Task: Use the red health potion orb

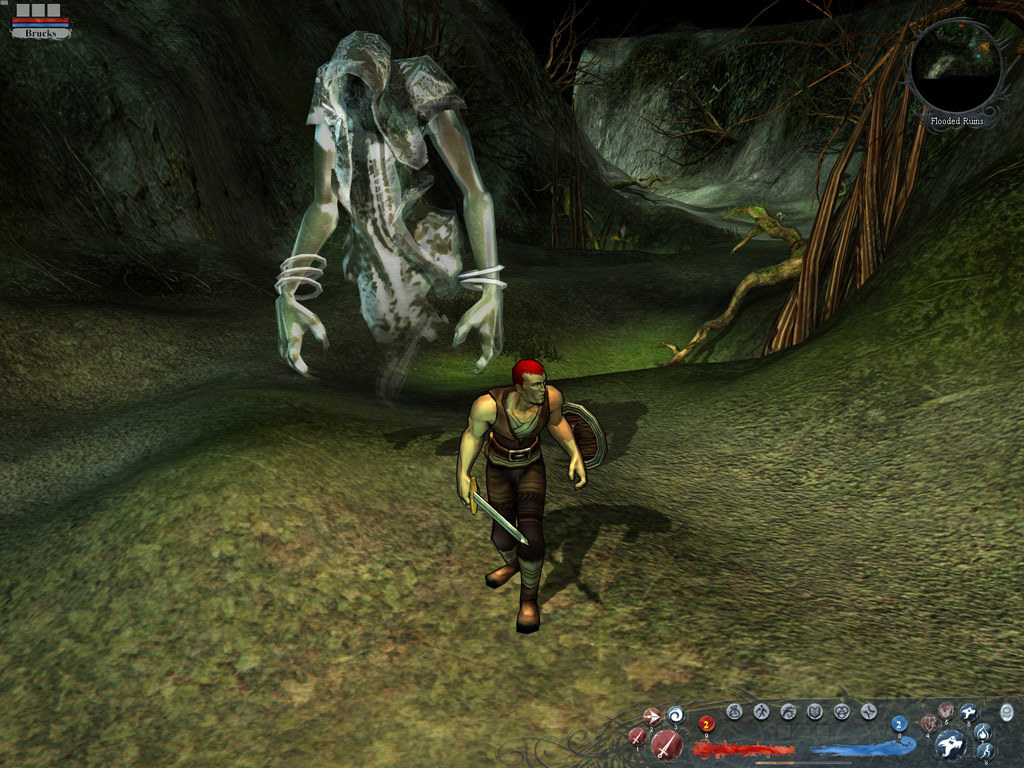Action: 707,724
